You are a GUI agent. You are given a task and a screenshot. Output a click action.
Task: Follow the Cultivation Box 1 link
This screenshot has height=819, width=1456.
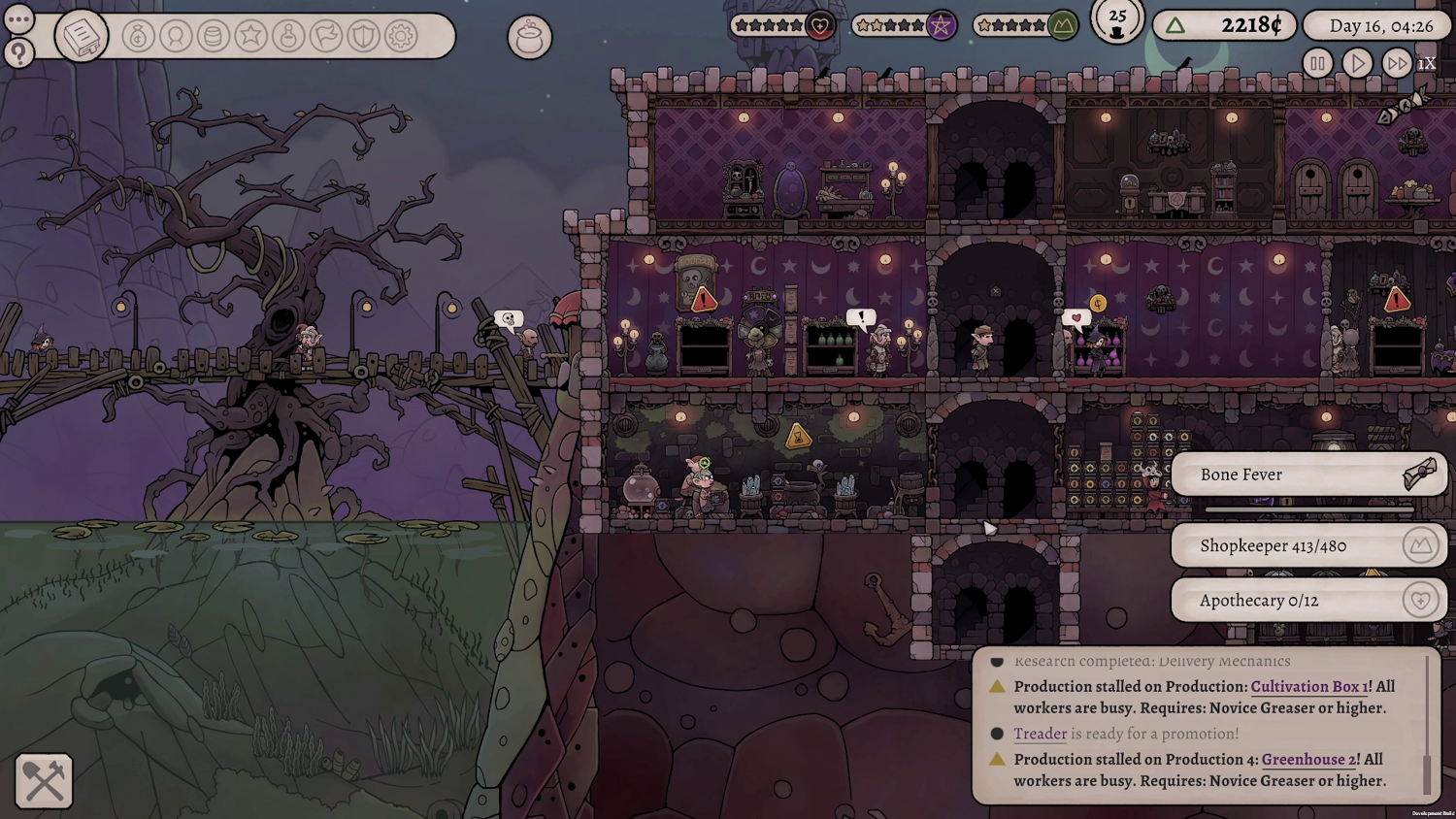[x=1309, y=686]
